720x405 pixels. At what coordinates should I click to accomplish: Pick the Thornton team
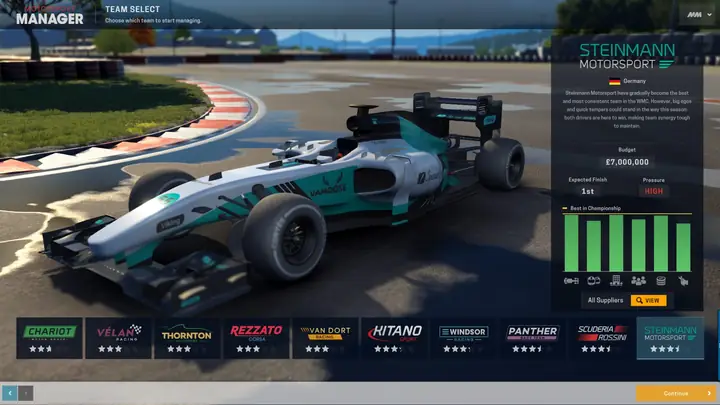[187, 338]
